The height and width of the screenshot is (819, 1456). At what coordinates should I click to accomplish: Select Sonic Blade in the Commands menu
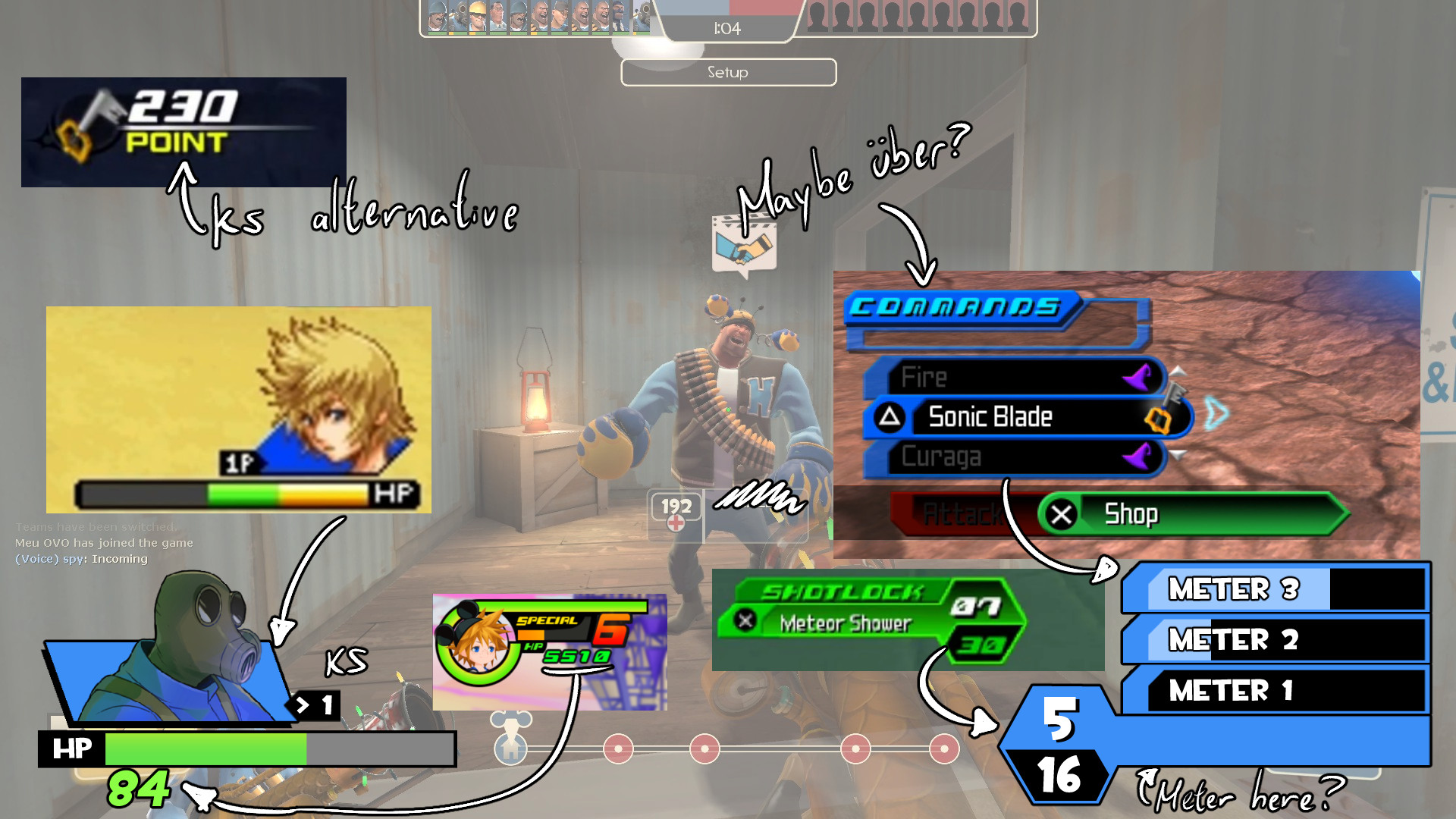coord(990,416)
